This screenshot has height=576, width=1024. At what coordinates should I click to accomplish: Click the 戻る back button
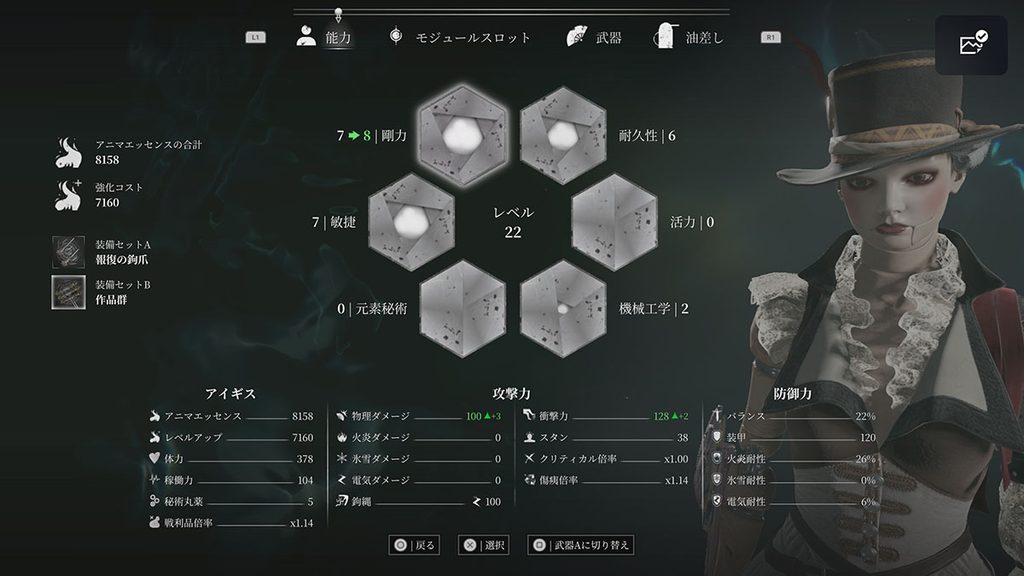click(x=415, y=545)
